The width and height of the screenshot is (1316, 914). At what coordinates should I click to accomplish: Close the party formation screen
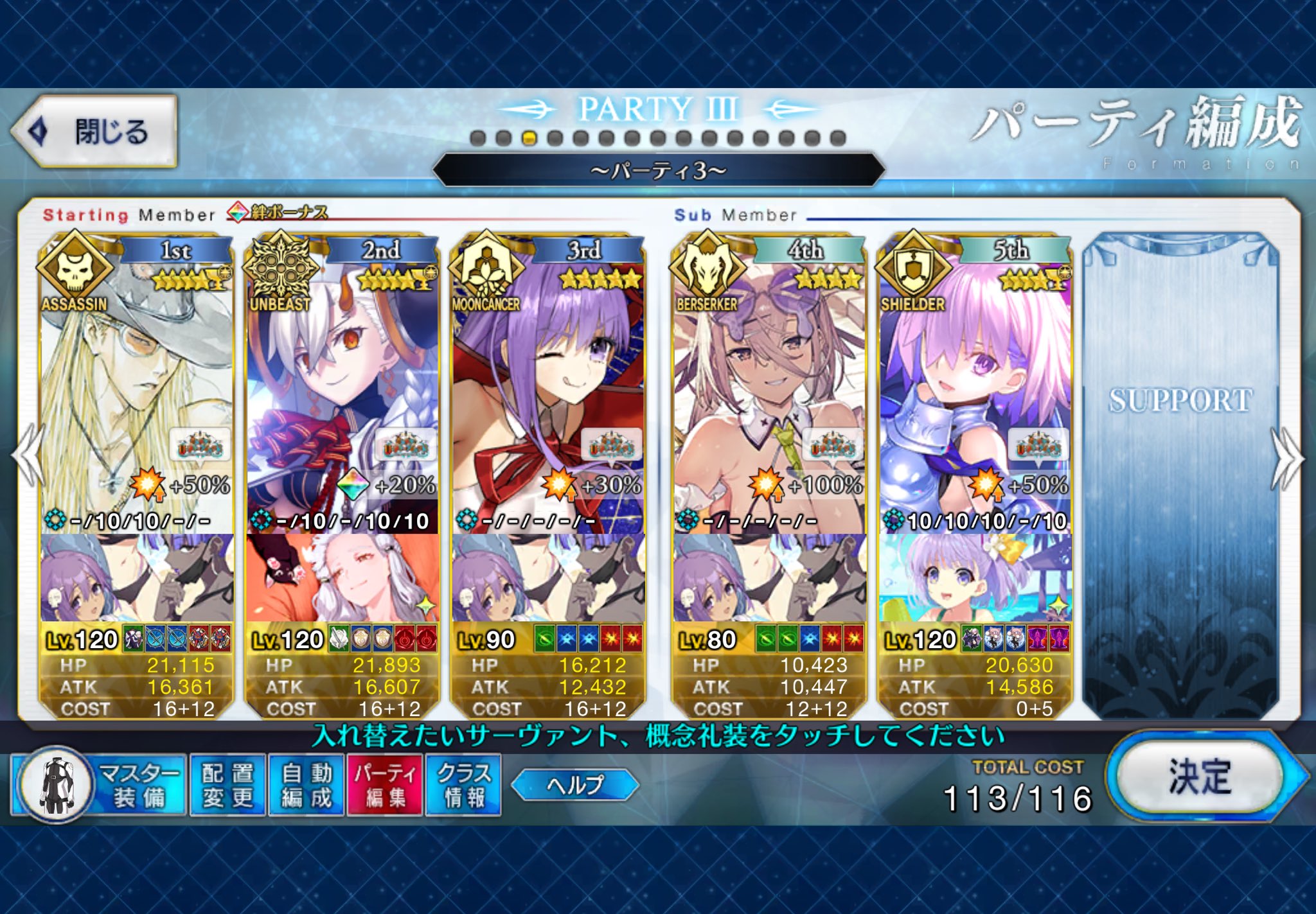pyautogui.click(x=95, y=132)
